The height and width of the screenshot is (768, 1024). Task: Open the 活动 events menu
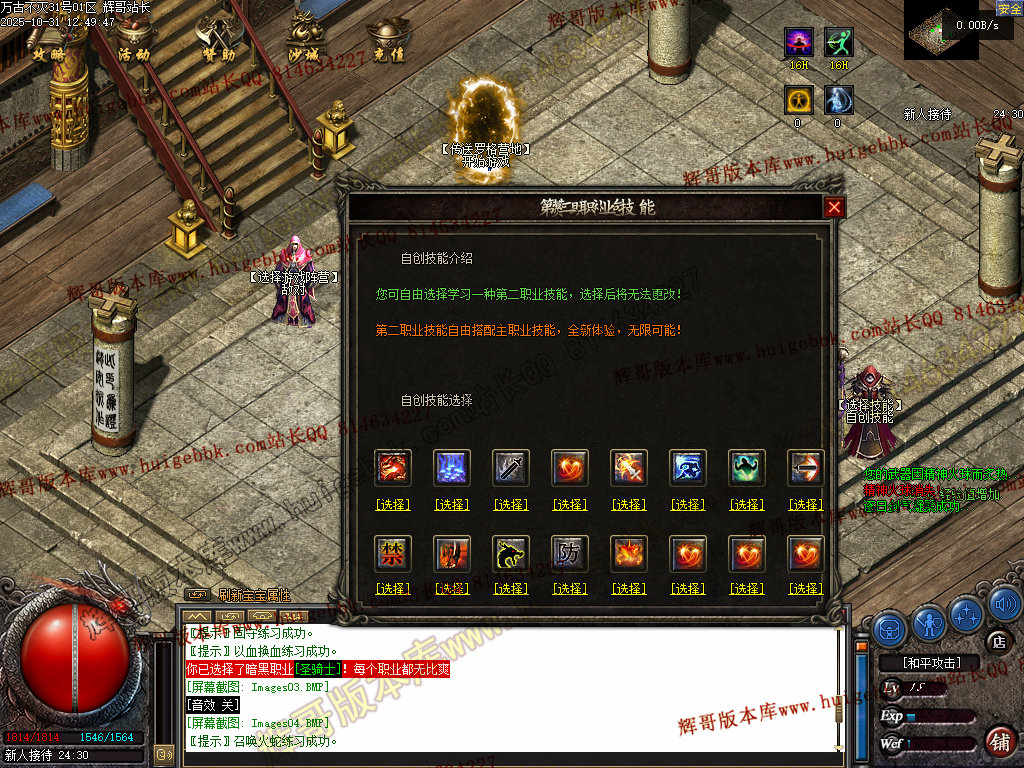coord(132,38)
